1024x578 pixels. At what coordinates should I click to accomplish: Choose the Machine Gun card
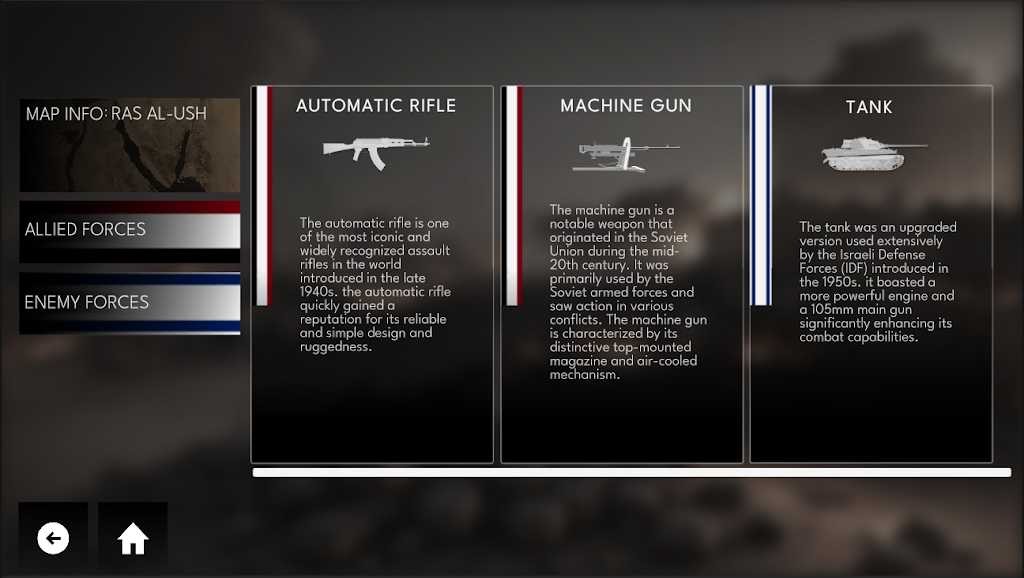point(622,274)
